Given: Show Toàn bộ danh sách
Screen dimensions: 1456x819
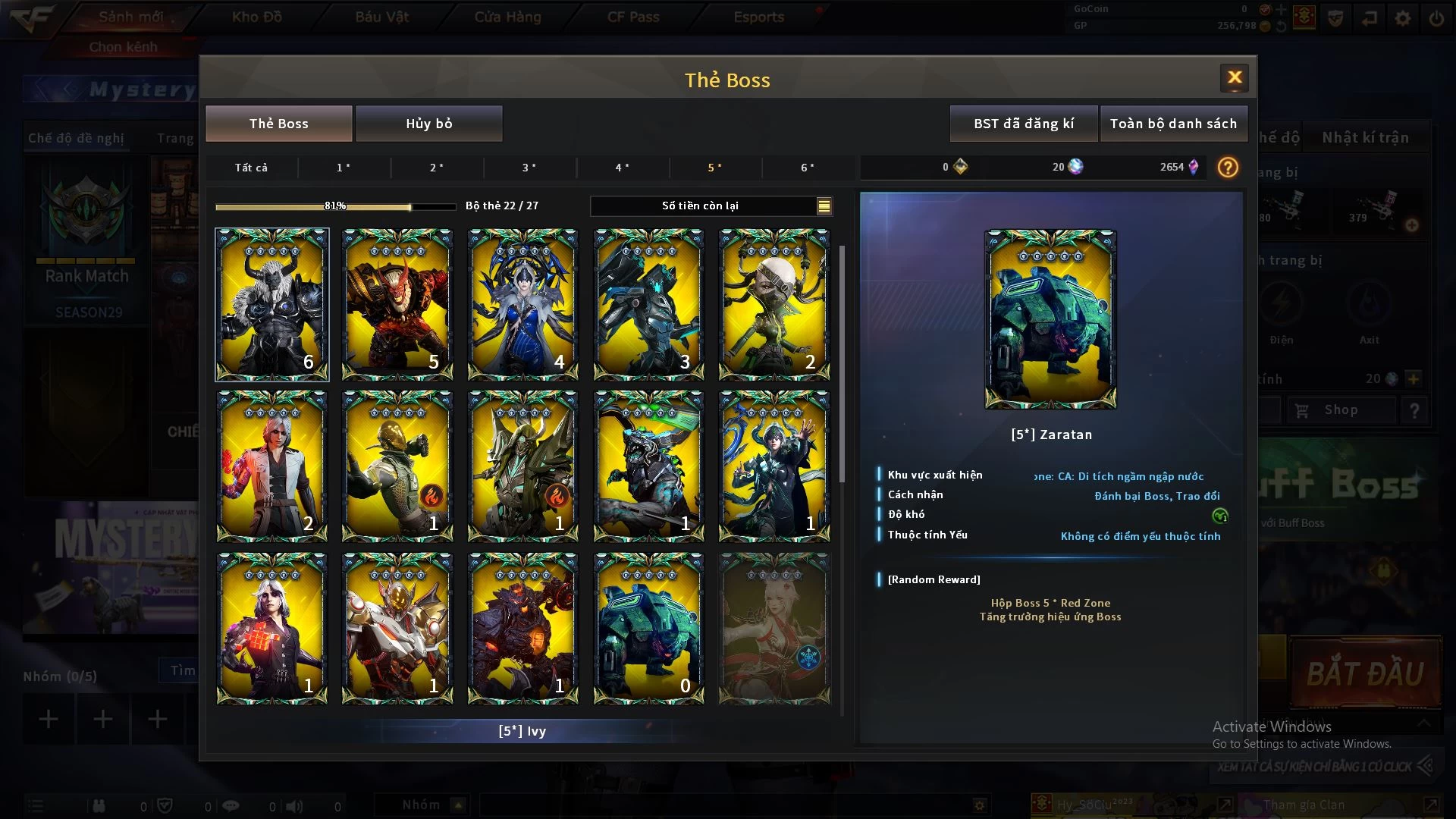Looking at the screenshot, I should 1172,124.
